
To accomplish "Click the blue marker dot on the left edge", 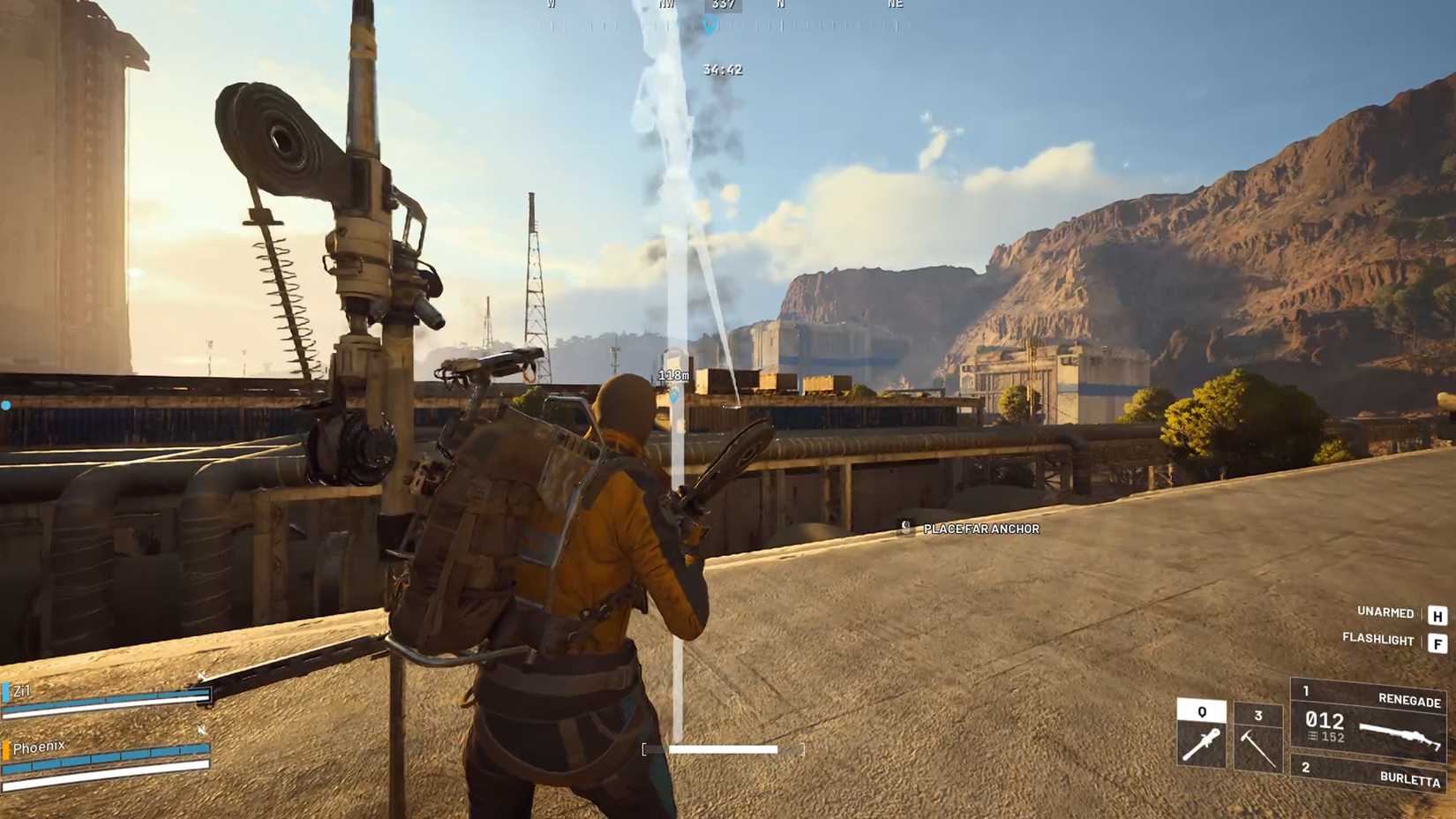I will click(7, 404).
